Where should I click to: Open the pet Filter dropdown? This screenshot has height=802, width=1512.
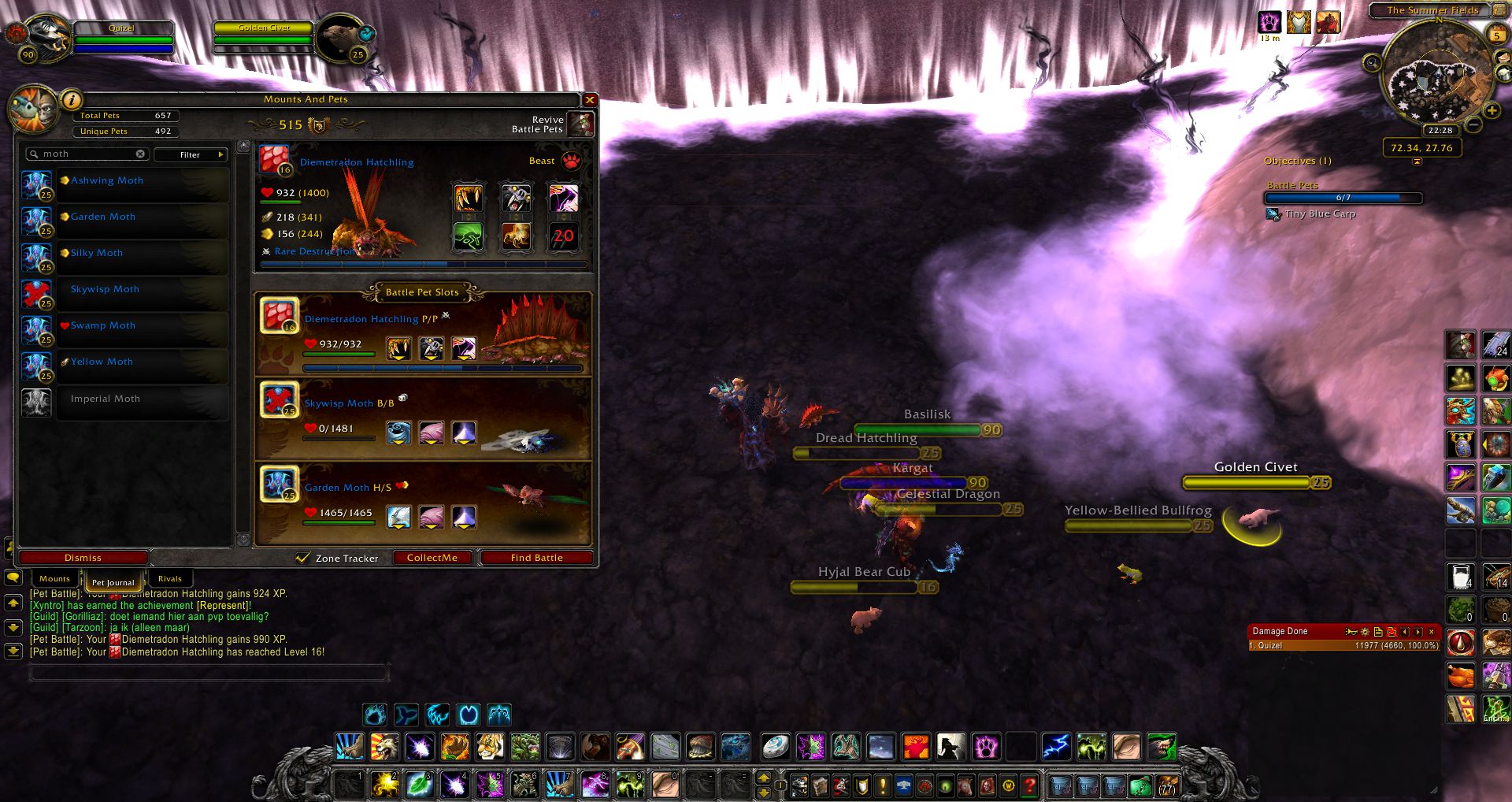pyautogui.click(x=191, y=154)
